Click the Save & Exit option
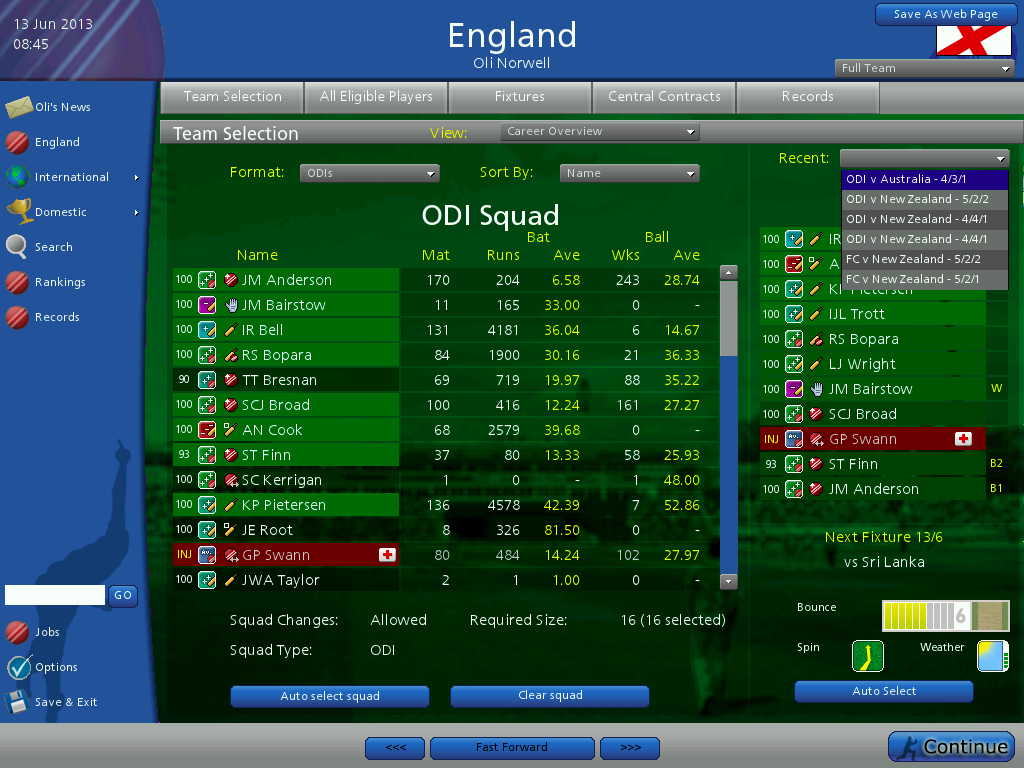The width and height of the screenshot is (1024, 768). coord(66,702)
